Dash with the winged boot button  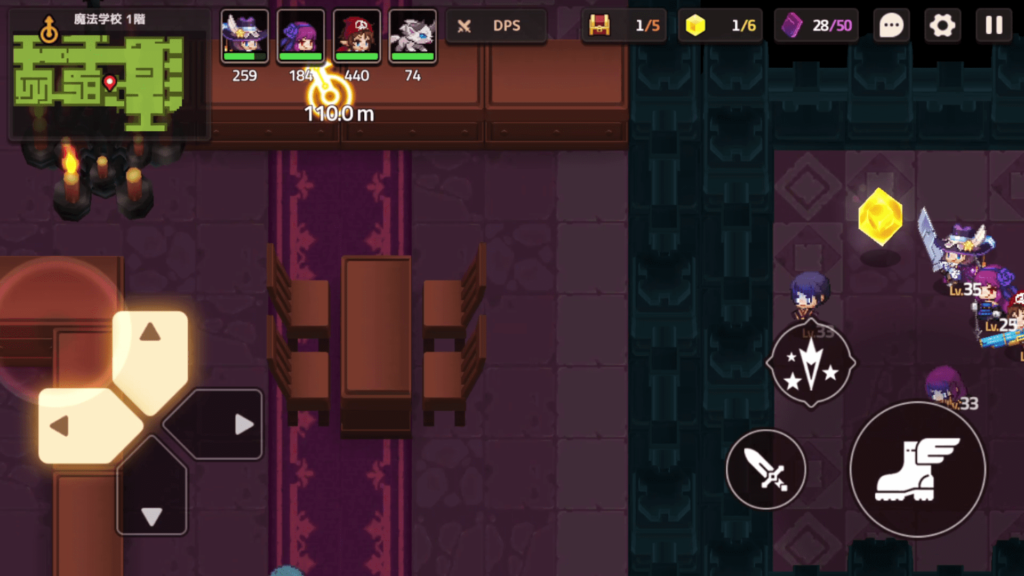coord(917,469)
